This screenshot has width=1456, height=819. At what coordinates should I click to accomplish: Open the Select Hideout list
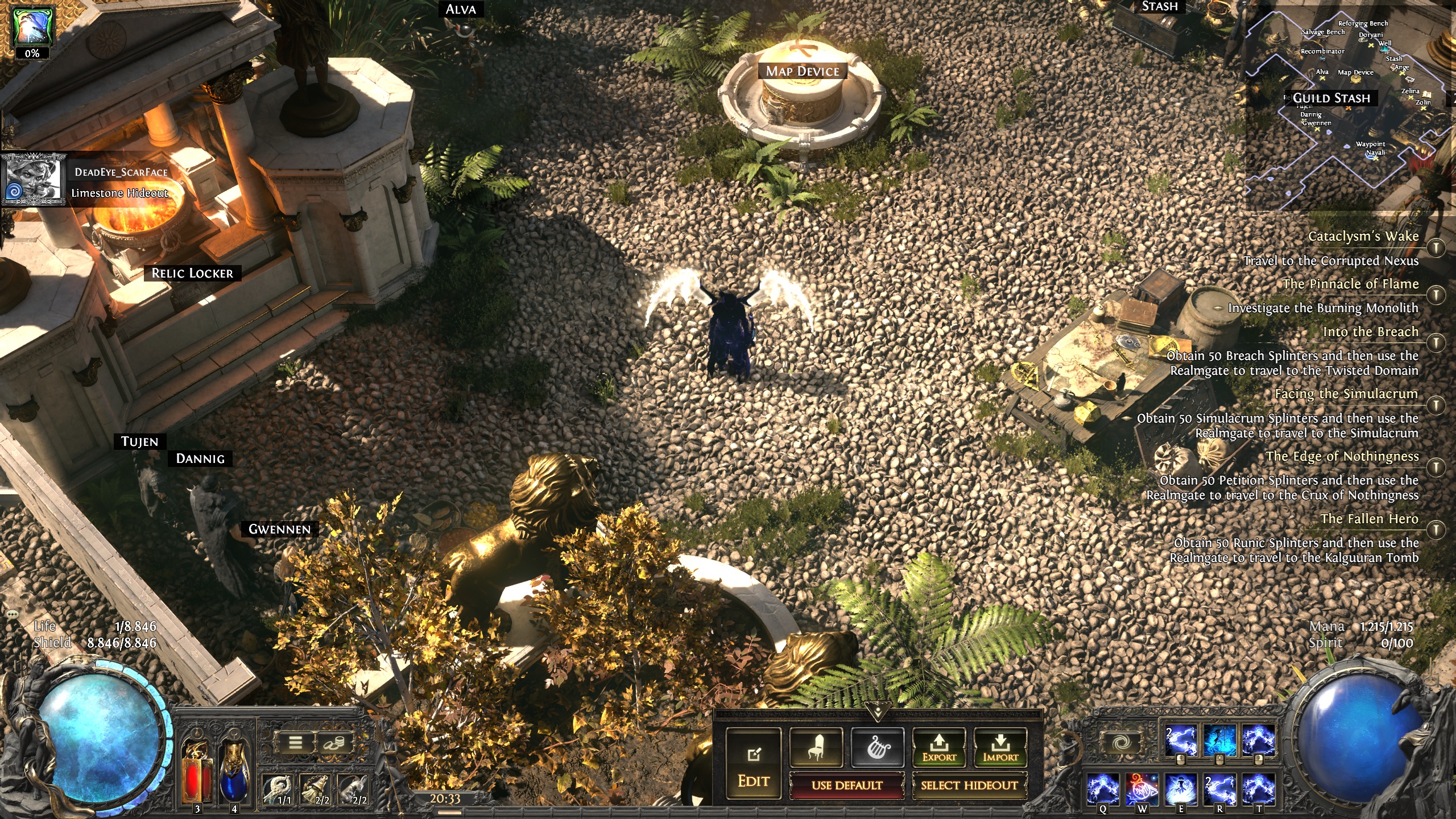tap(969, 785)
